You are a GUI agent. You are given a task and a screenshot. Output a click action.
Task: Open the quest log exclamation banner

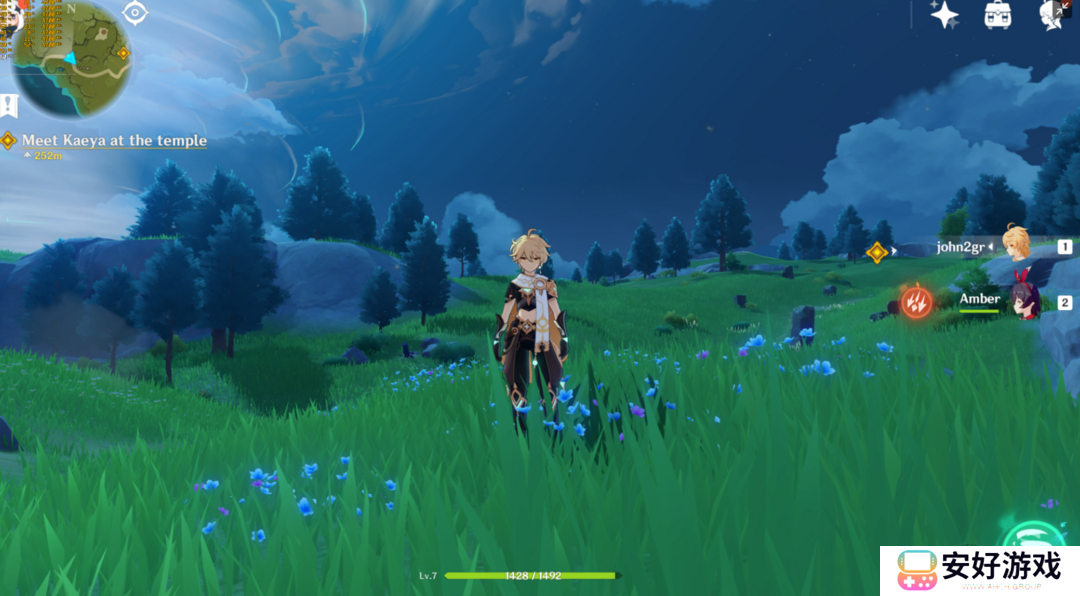[9, 105]
